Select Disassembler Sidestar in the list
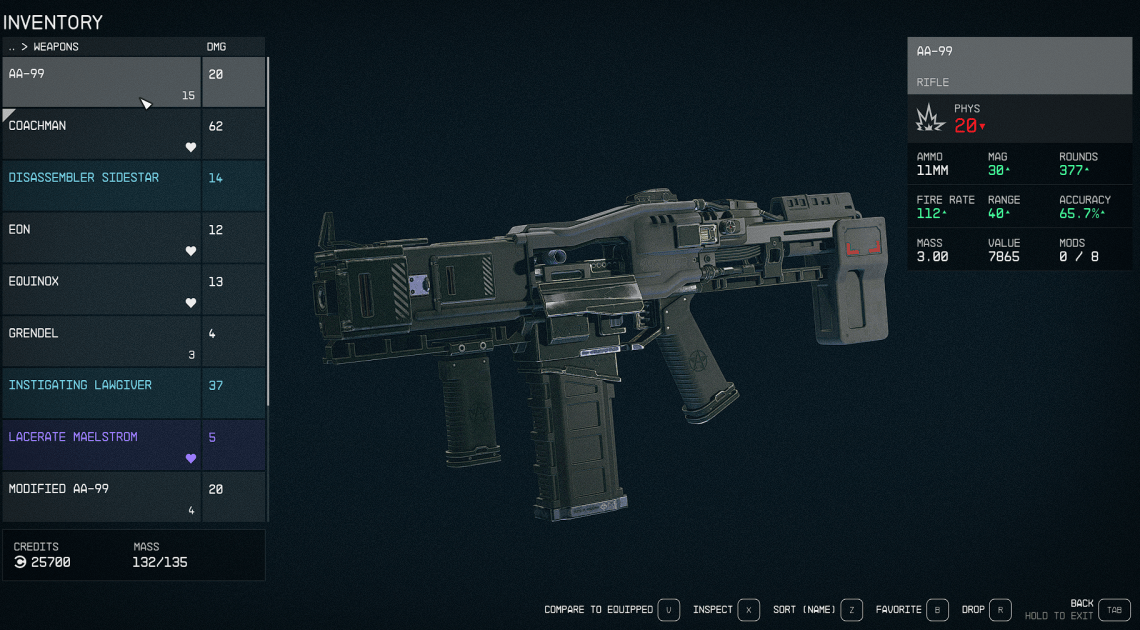Image resolution: width=1140 pixels, height=630 pixels. pyautogui.click(x=100, y=186)
